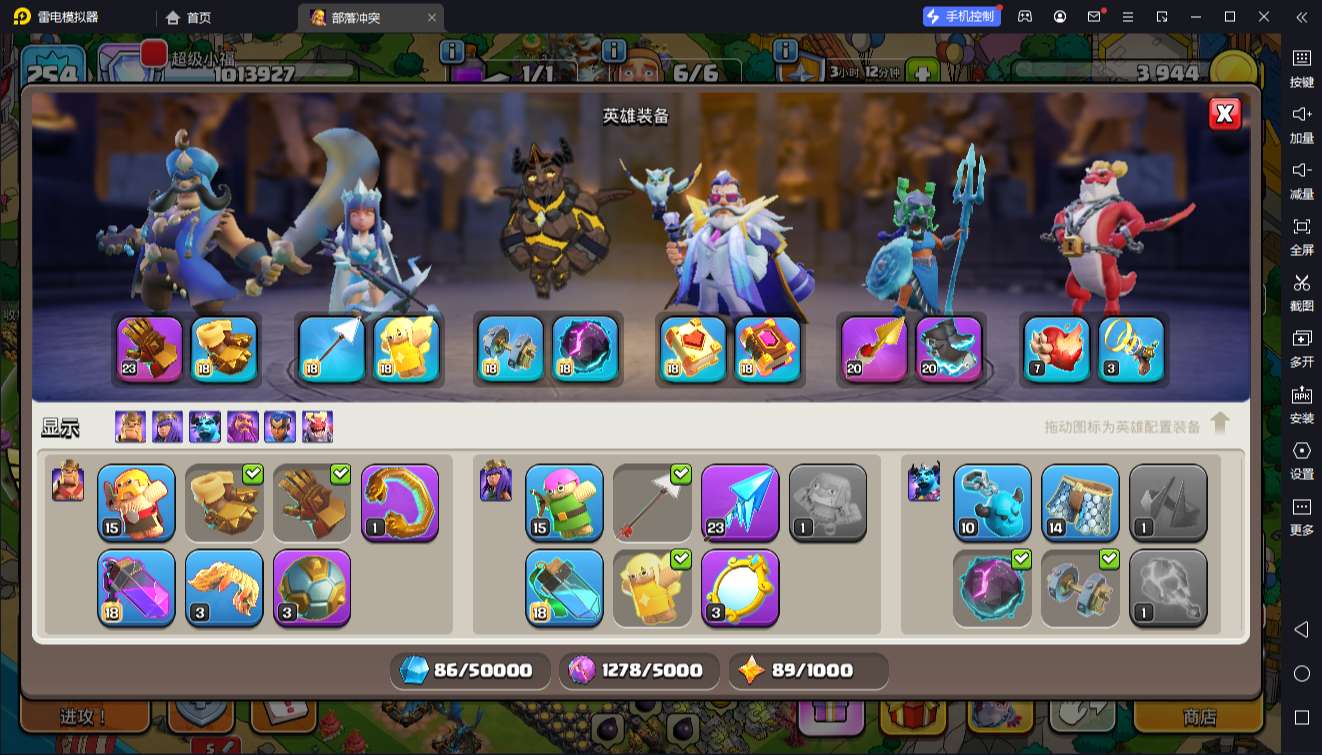Viewport: 1322px width, 755px height.
Task: Pick the Rage Vial level 18
Action: click(136, 588)
